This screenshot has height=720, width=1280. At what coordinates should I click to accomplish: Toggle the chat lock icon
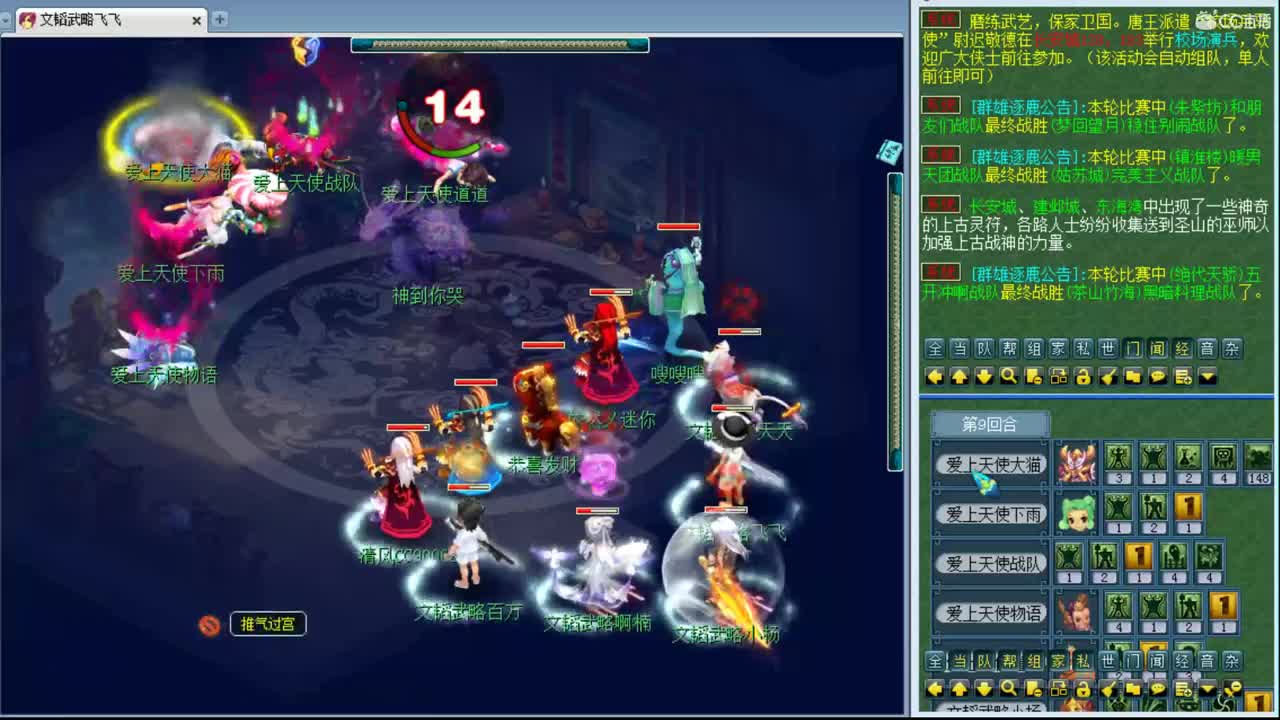pos(1084,378)
